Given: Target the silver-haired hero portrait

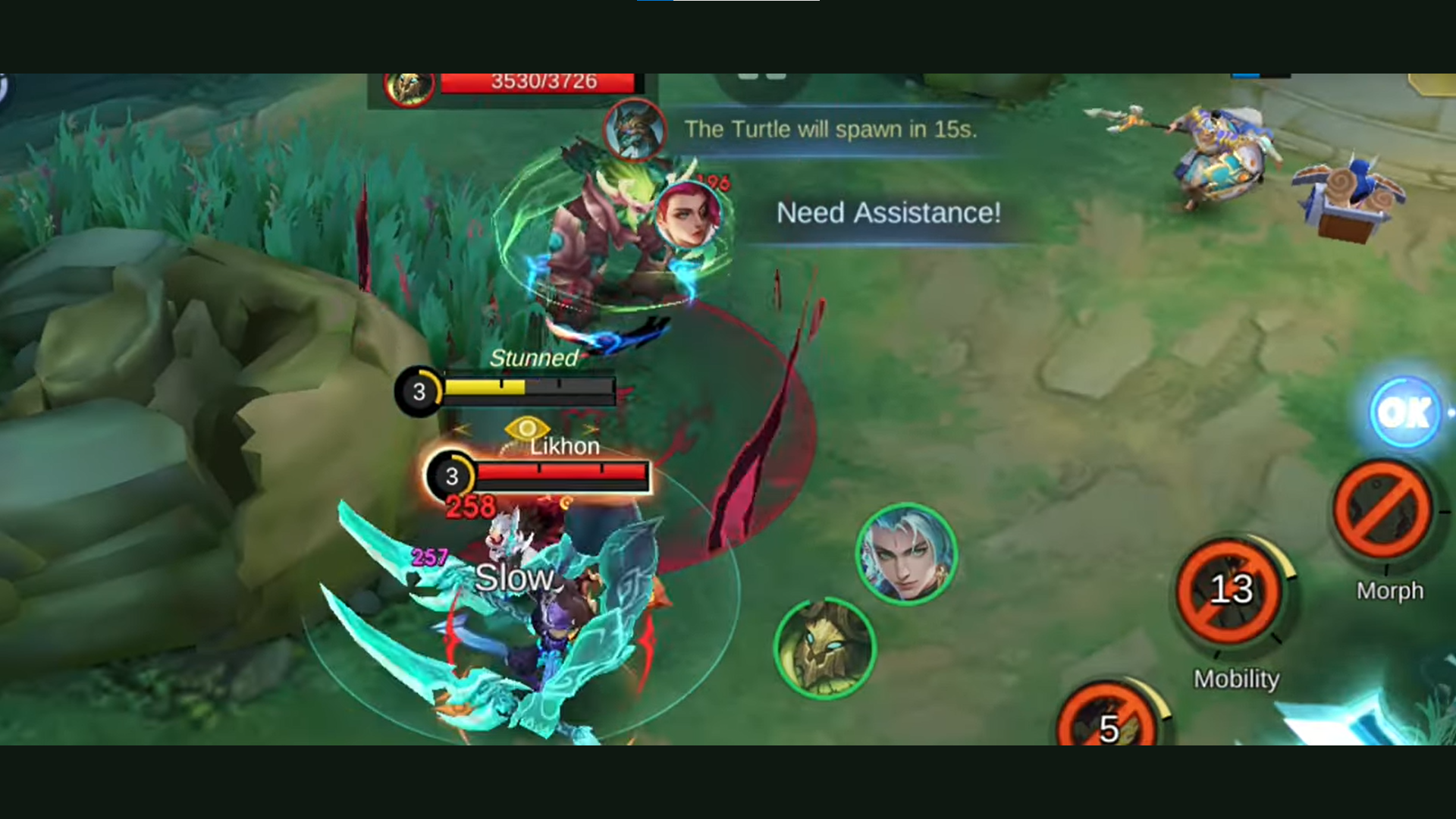Looking at the screenshot, I should [905, 554].
